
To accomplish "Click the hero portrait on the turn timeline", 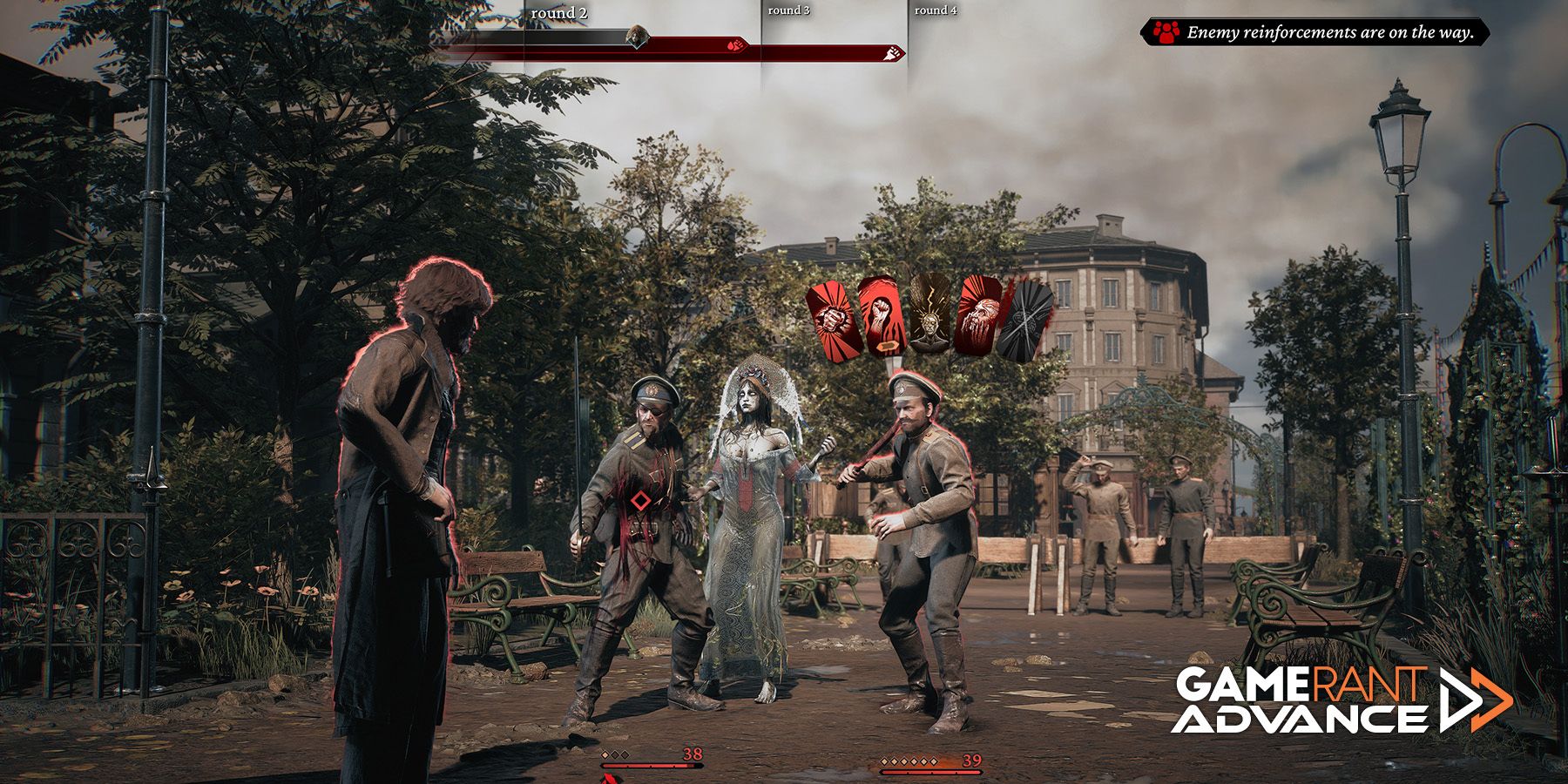I will (639, 37).
